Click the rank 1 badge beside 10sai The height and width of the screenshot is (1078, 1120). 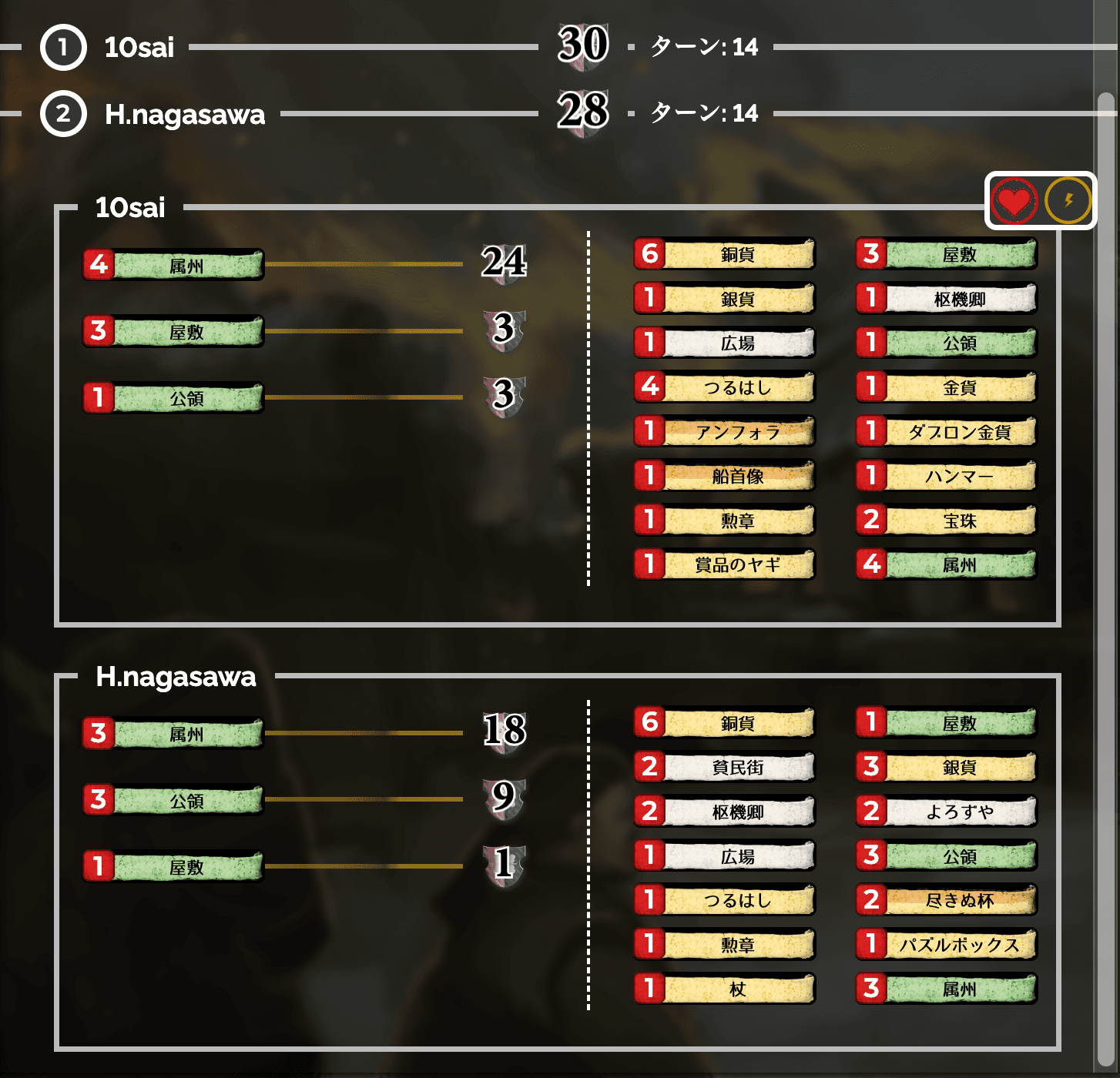[62, 47]
